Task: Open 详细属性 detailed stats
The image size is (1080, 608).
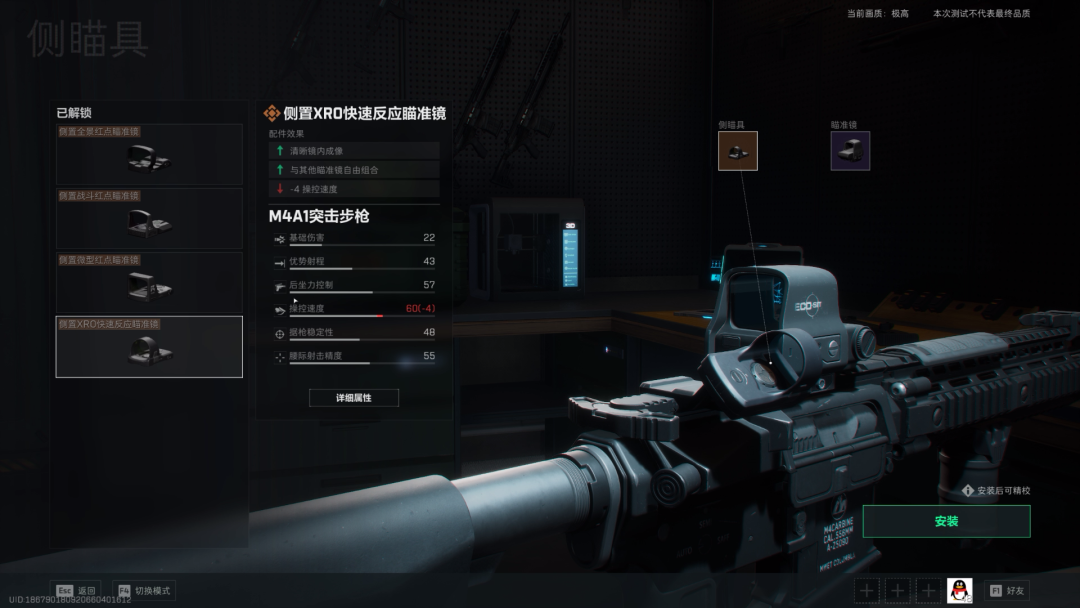Action: point(354,398)
